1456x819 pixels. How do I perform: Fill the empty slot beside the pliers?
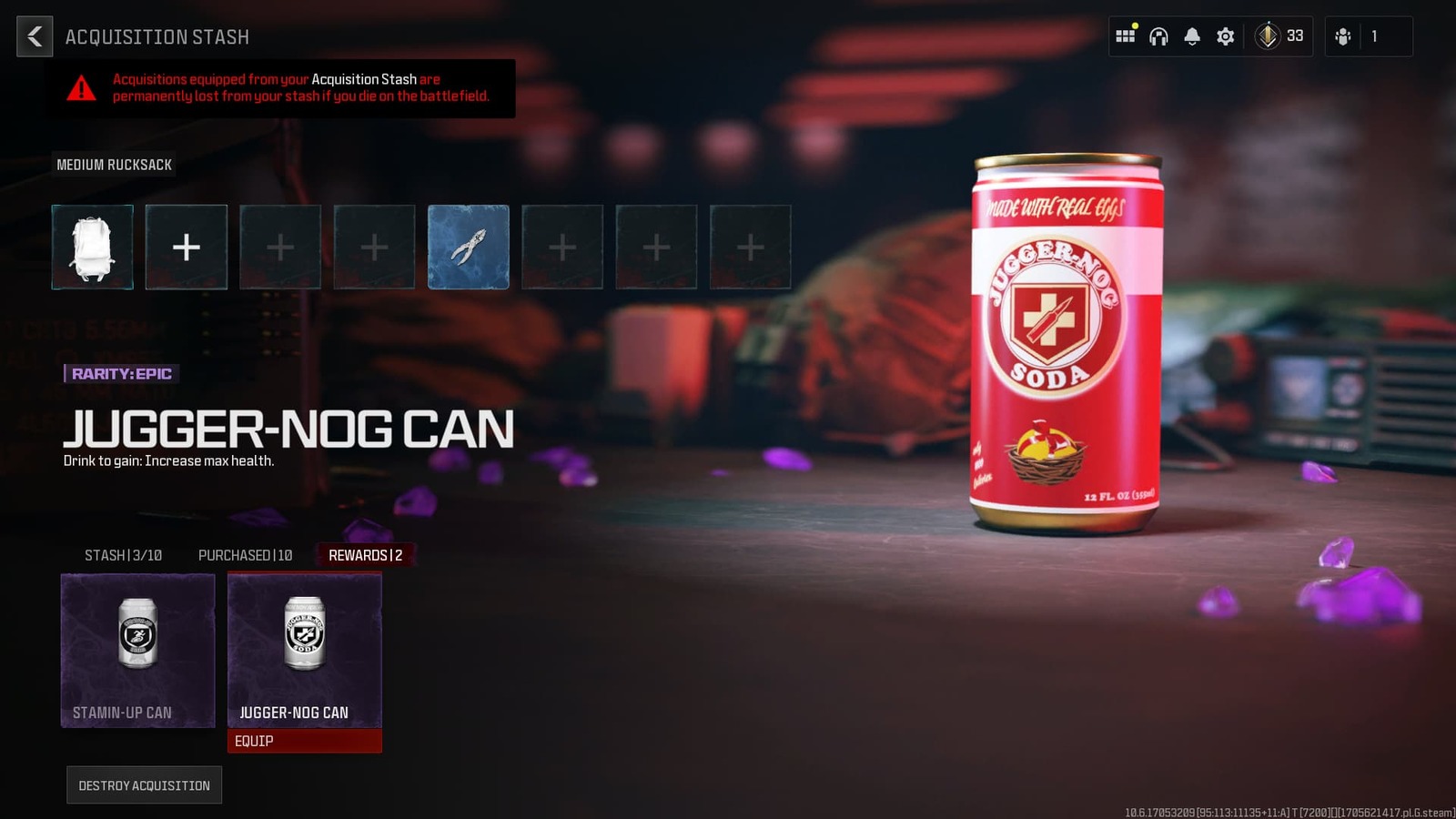(562, 247)
